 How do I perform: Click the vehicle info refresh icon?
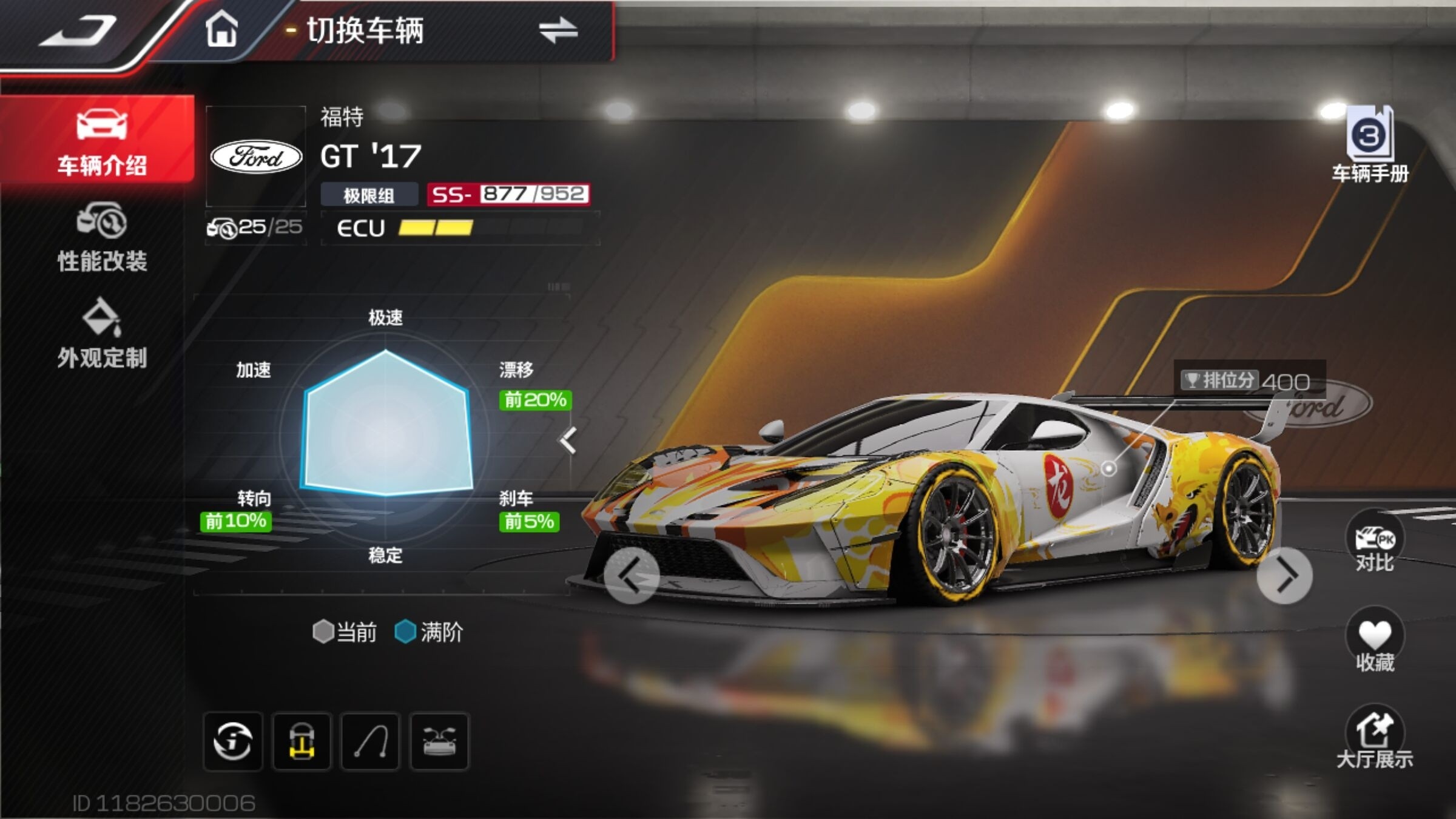click(233, 741)
